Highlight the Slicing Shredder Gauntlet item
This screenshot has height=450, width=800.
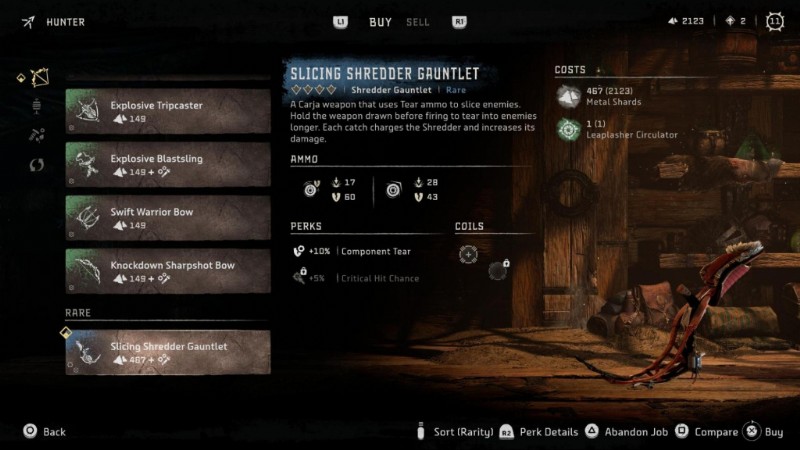[168, 352]
